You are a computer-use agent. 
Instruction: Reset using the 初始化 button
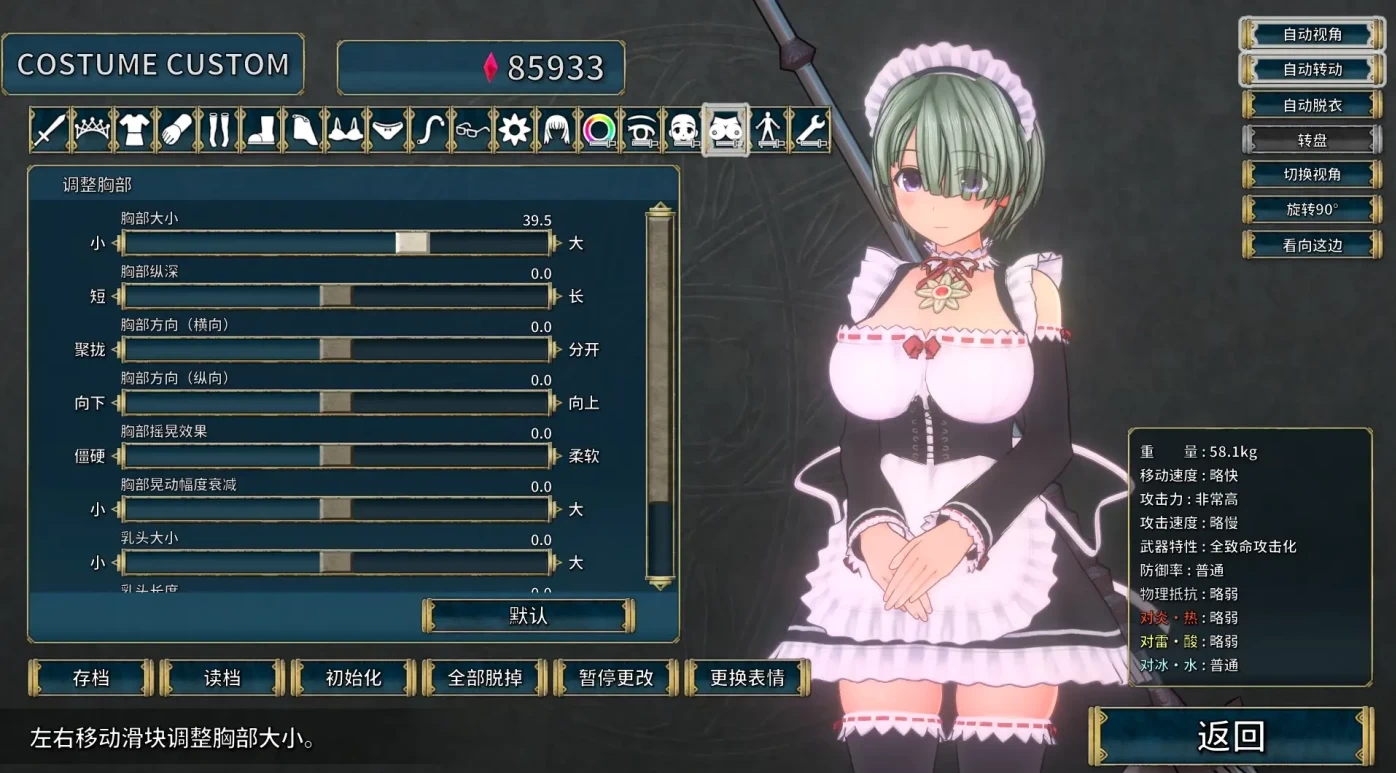[x=353, y=678]
